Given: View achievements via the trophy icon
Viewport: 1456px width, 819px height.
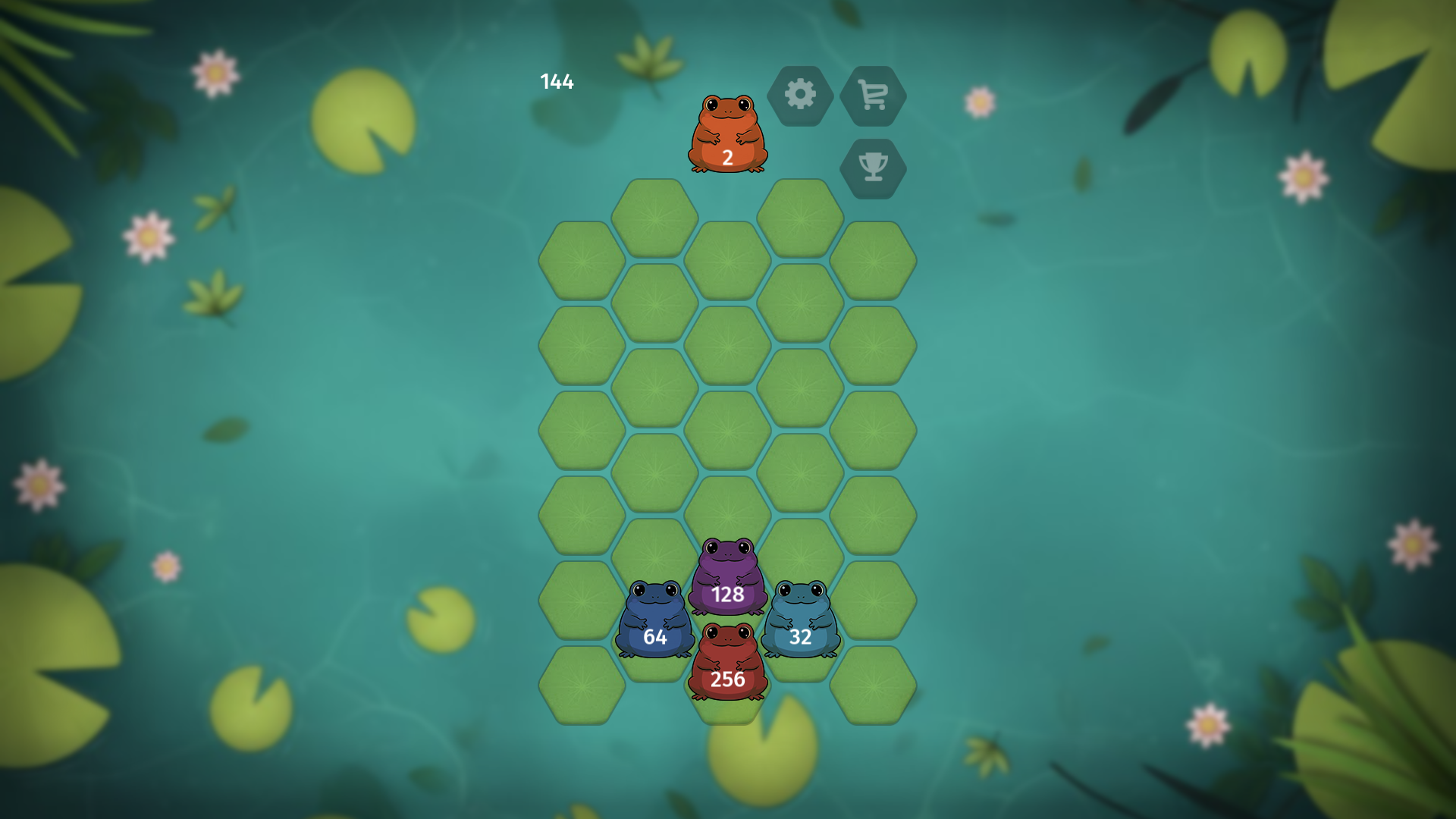Looking at the screenshot, I should click(874, 168).
